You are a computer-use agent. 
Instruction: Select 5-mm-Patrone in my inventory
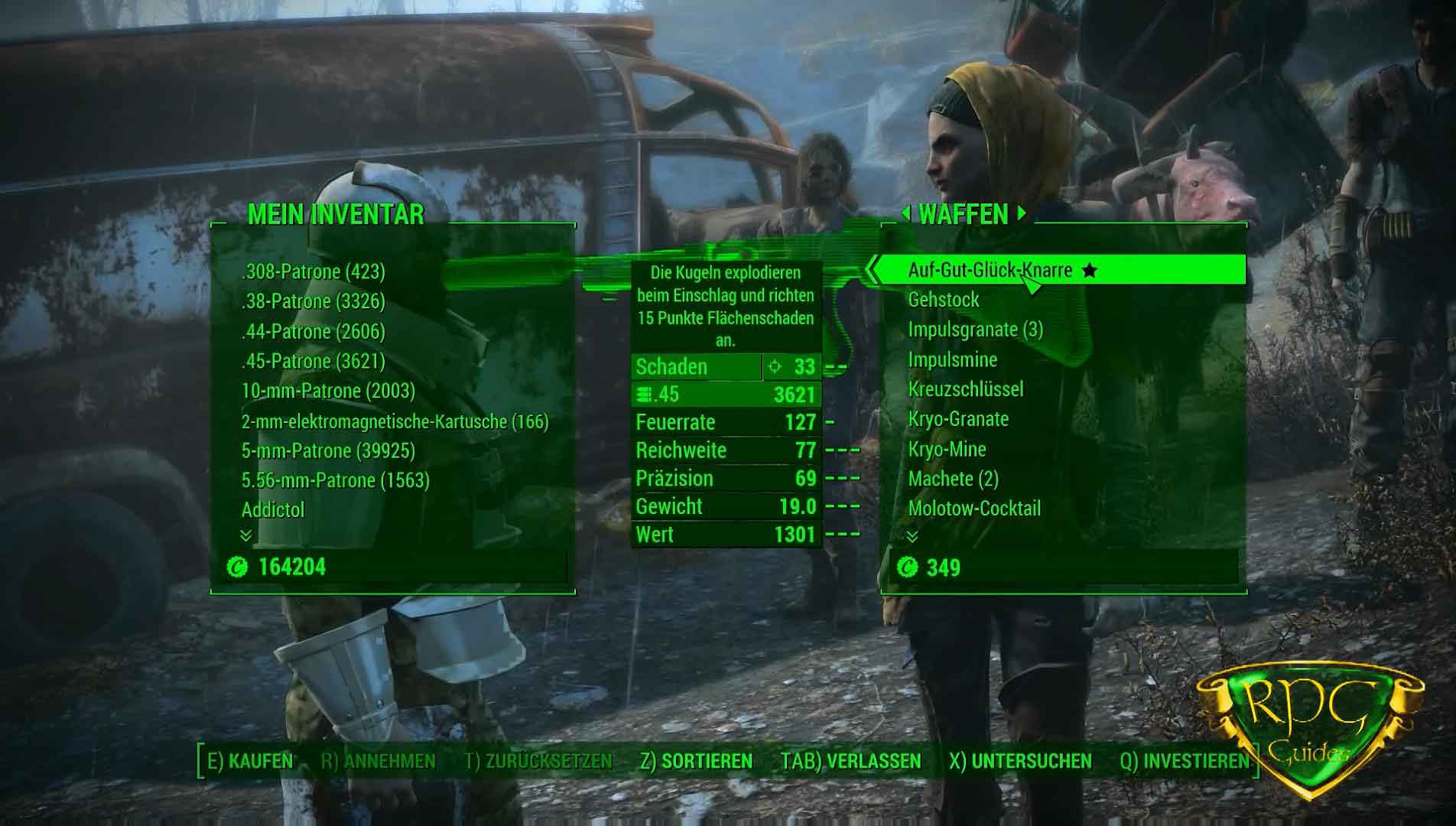pos(328,451)
